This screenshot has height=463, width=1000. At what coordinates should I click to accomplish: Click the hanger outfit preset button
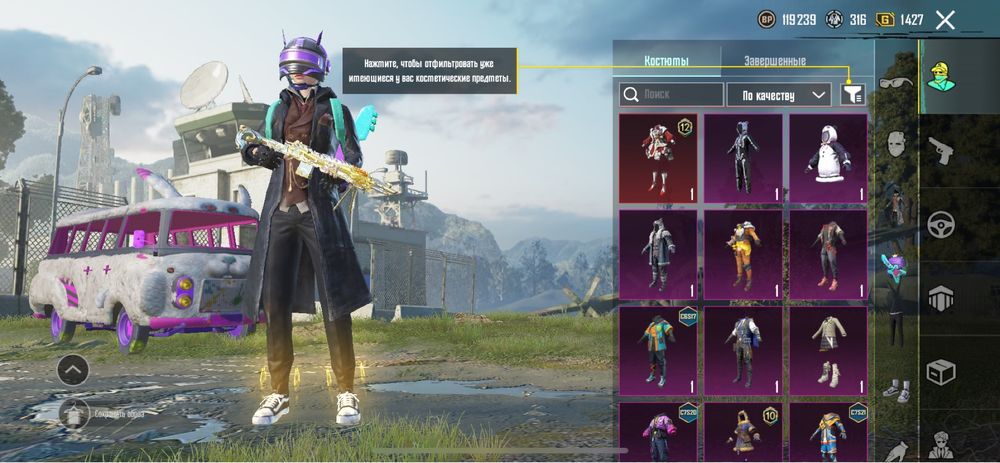click(72, 413)
